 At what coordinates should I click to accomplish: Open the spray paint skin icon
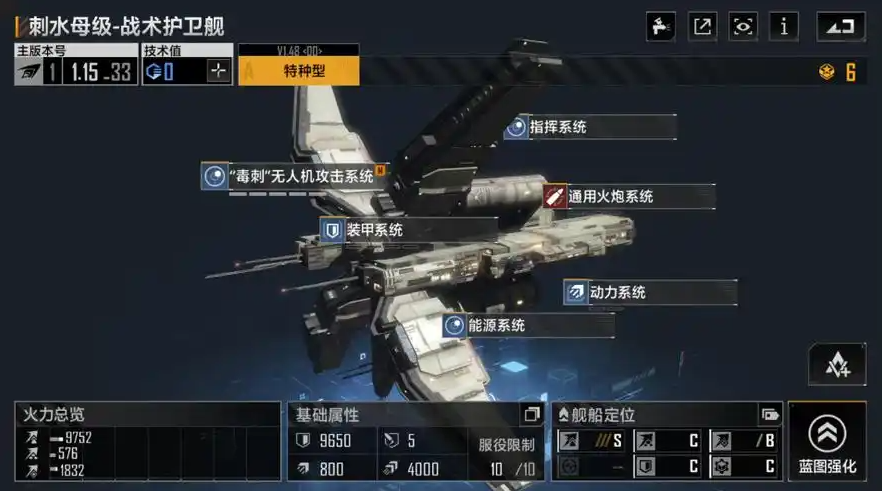pos(663,26)
